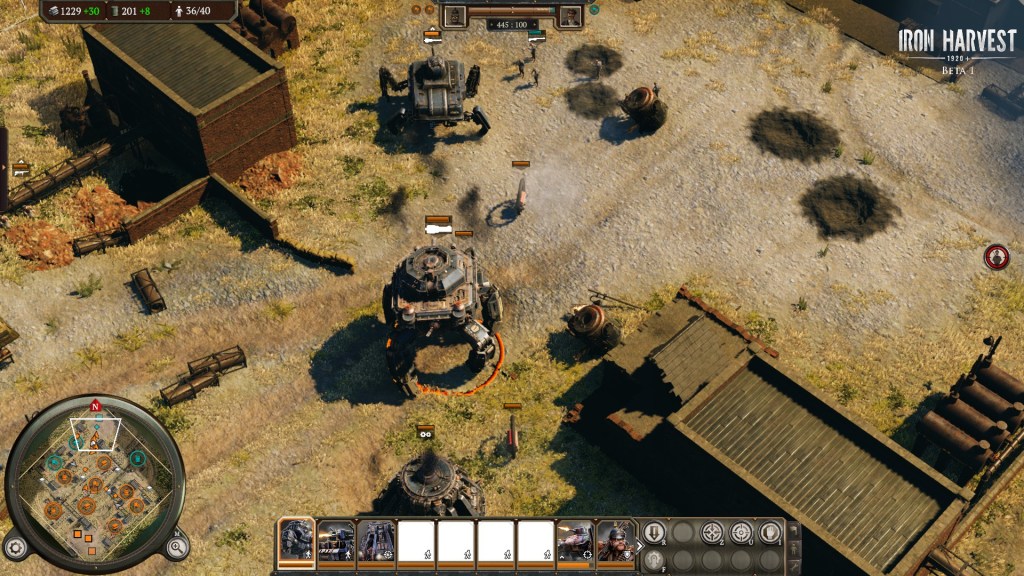Click the binoculars marker above bottom mech
Screen dimensions: 1024x576
coord(426,433)
